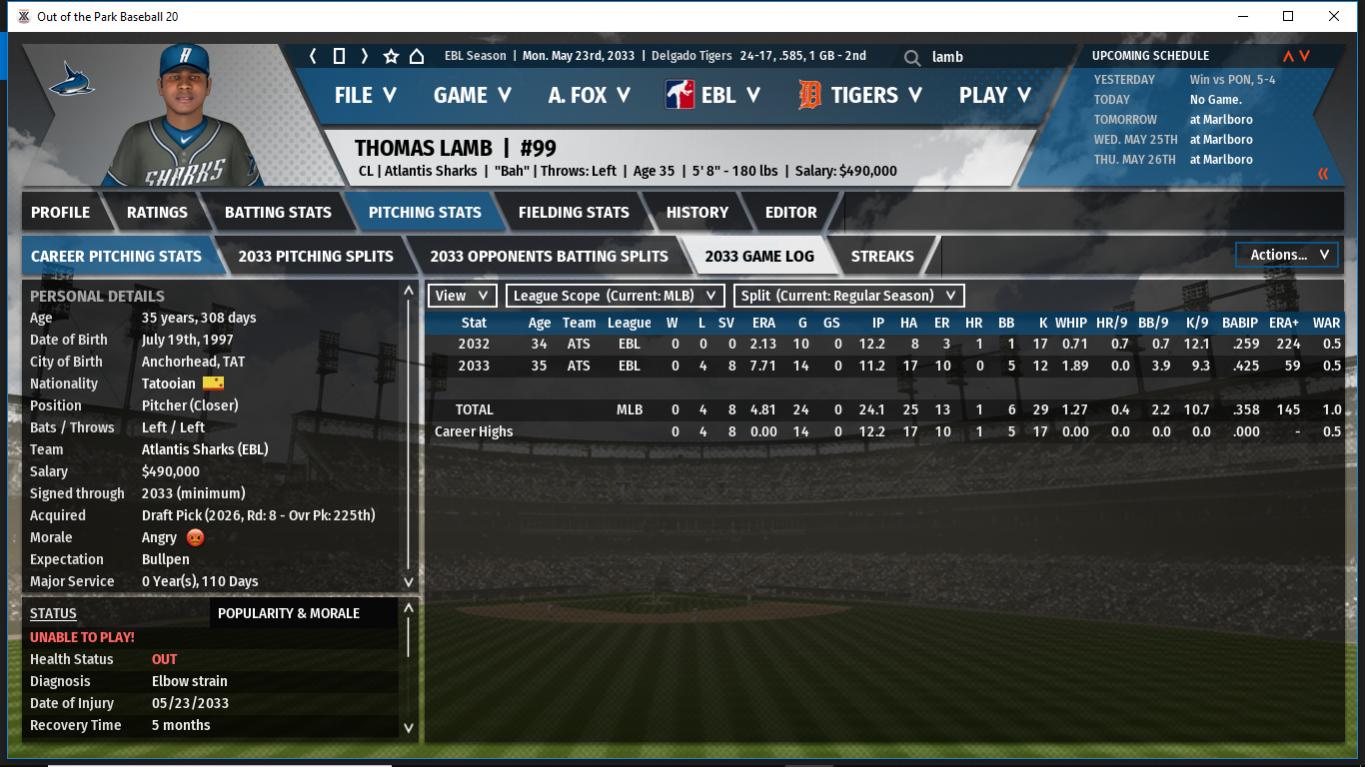Open the TIGERS team menu
Viewport: 1365px width, 767px height.
pos(859,95)
